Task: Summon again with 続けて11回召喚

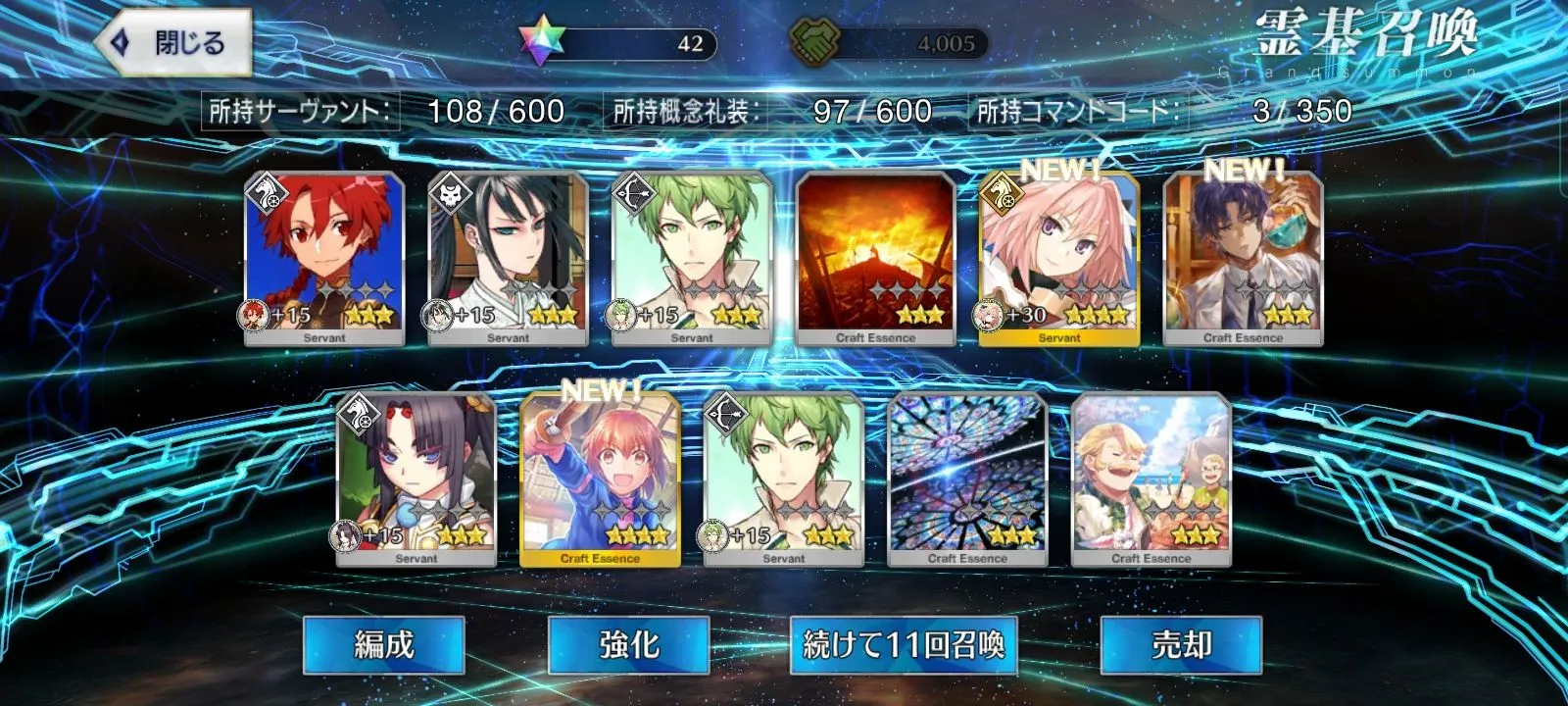Action: [x=903, y=644]
